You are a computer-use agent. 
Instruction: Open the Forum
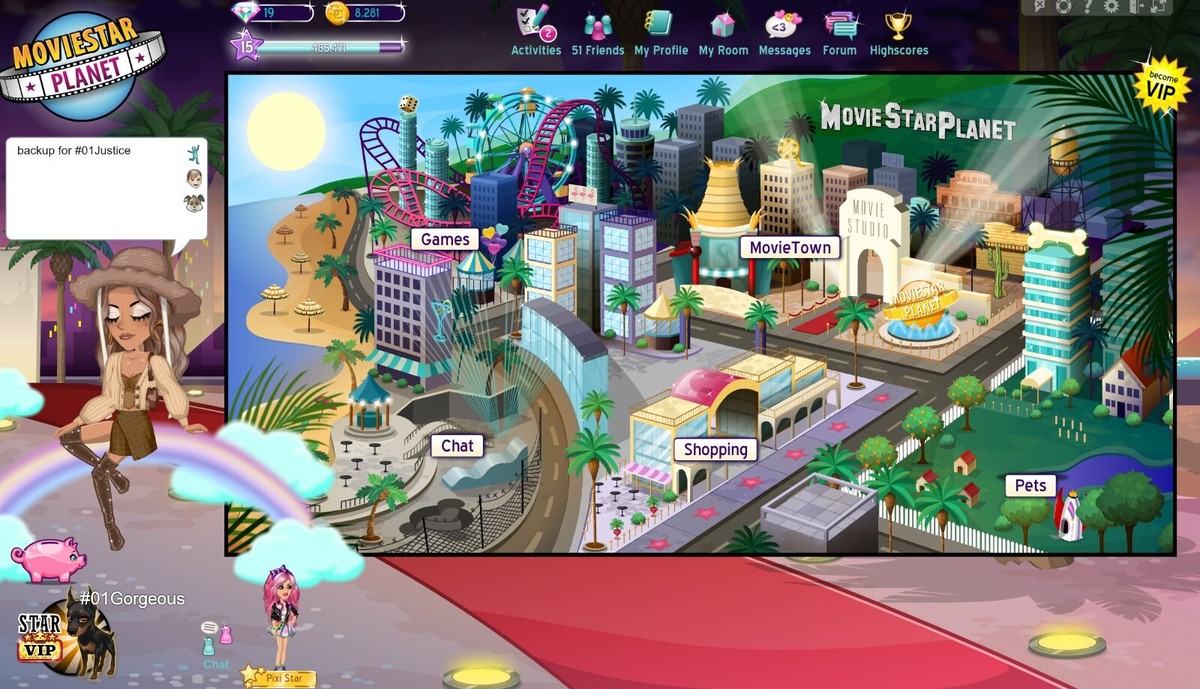[x=840, y=32]
